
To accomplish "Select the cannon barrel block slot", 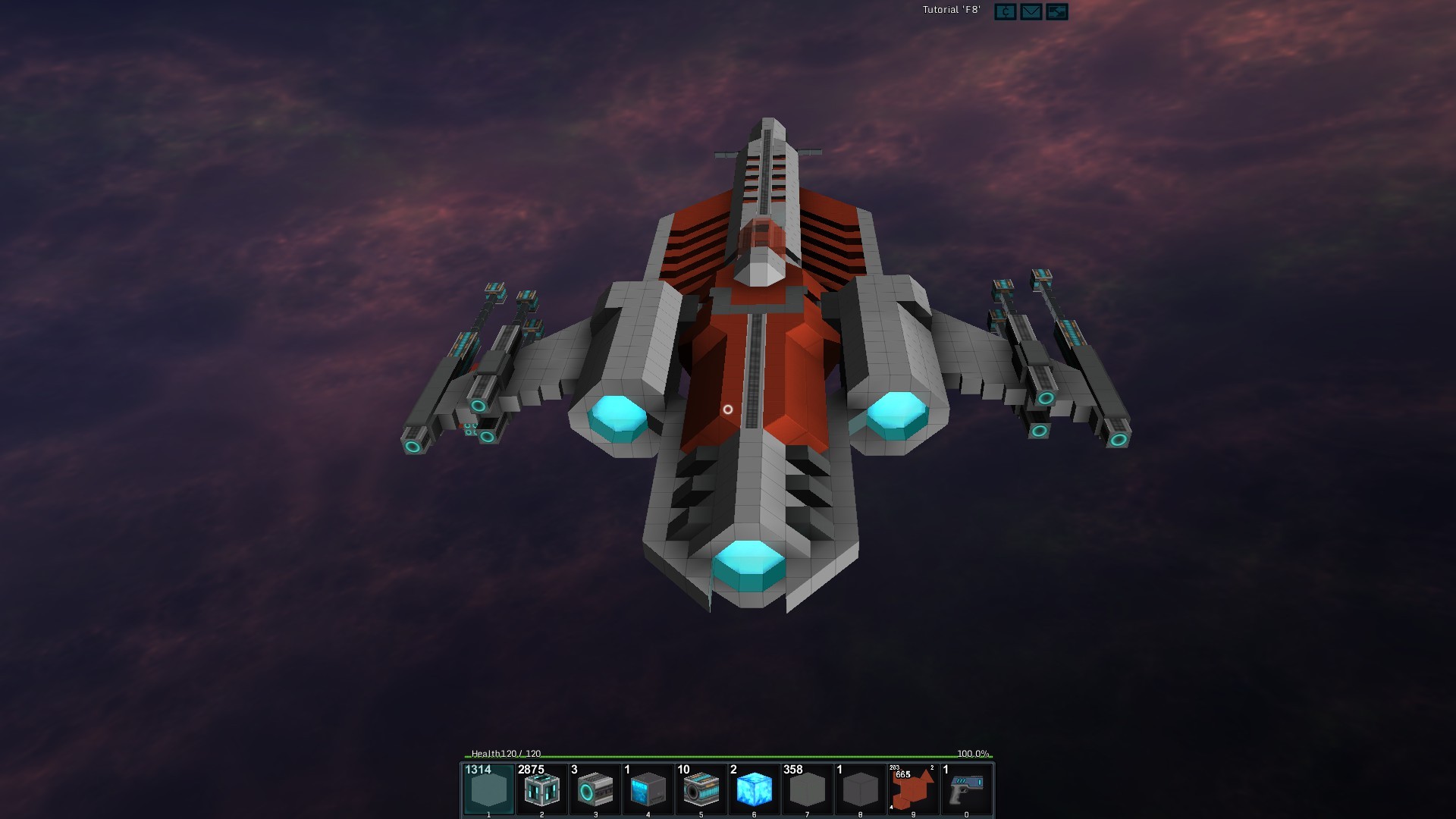I will pyautogui.click(x=701, y=789).
